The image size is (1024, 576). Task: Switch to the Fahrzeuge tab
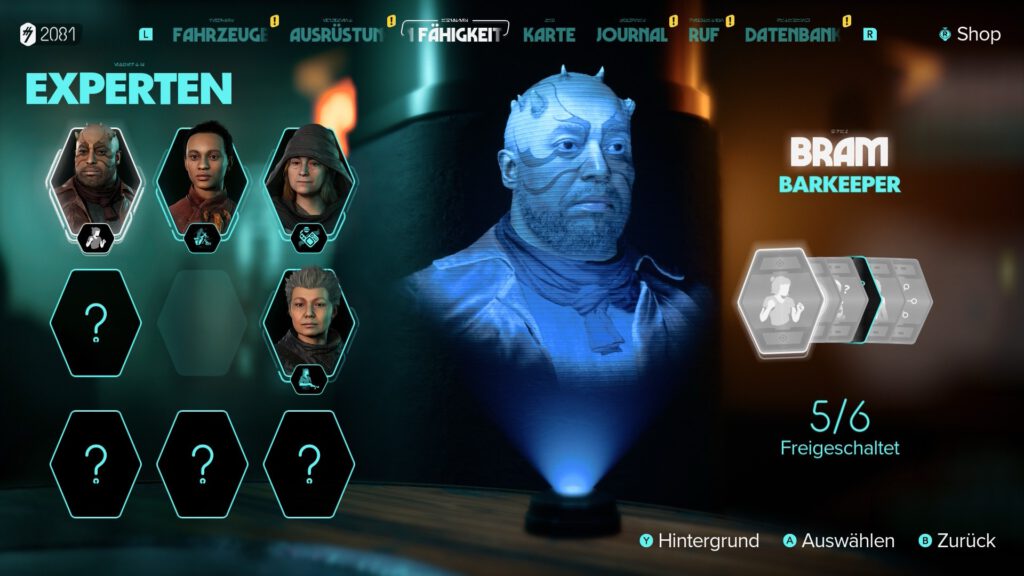click(222, 35)
